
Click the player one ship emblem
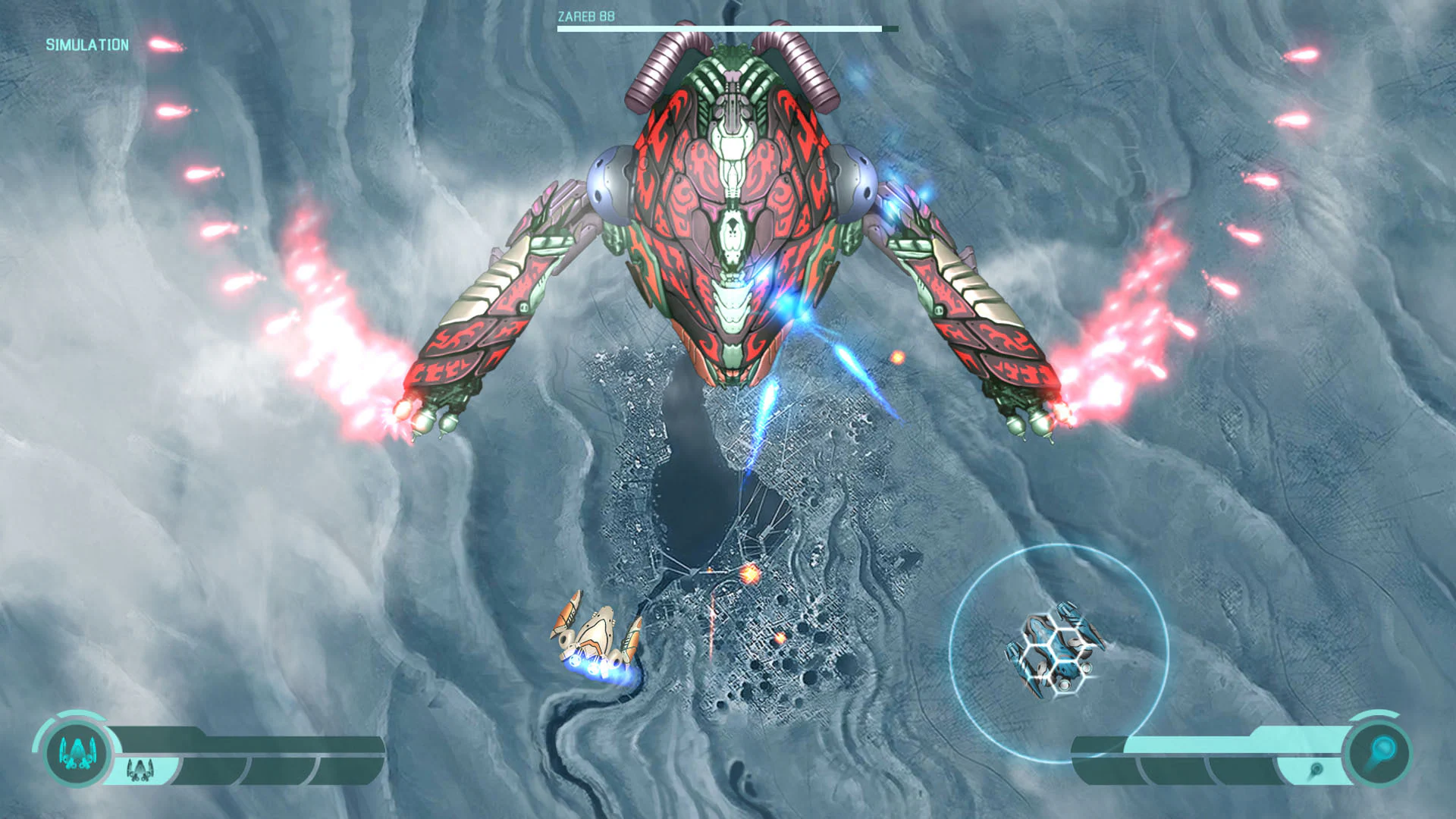tap(77, 753)
